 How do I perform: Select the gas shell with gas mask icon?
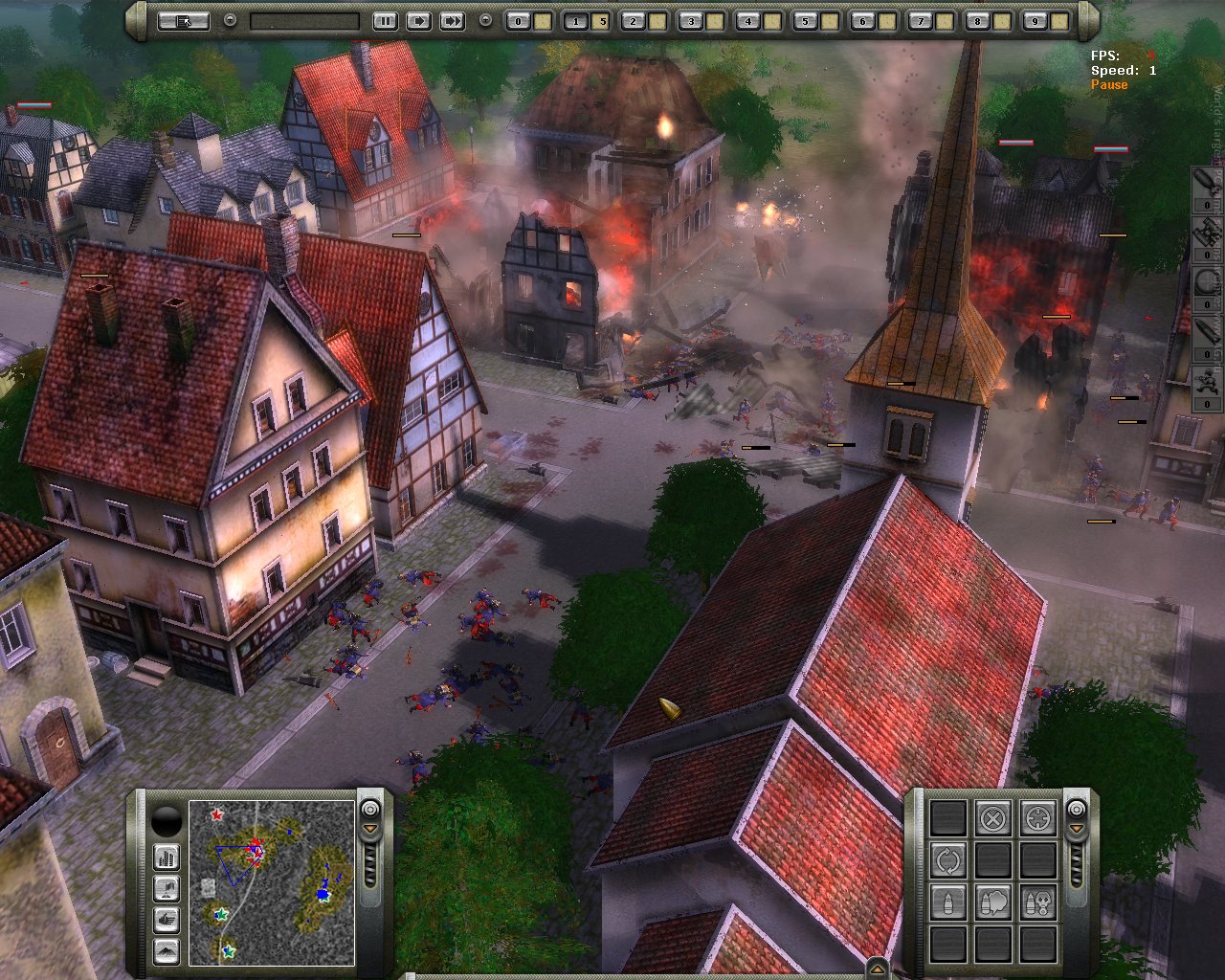(x=1038, y=902)
